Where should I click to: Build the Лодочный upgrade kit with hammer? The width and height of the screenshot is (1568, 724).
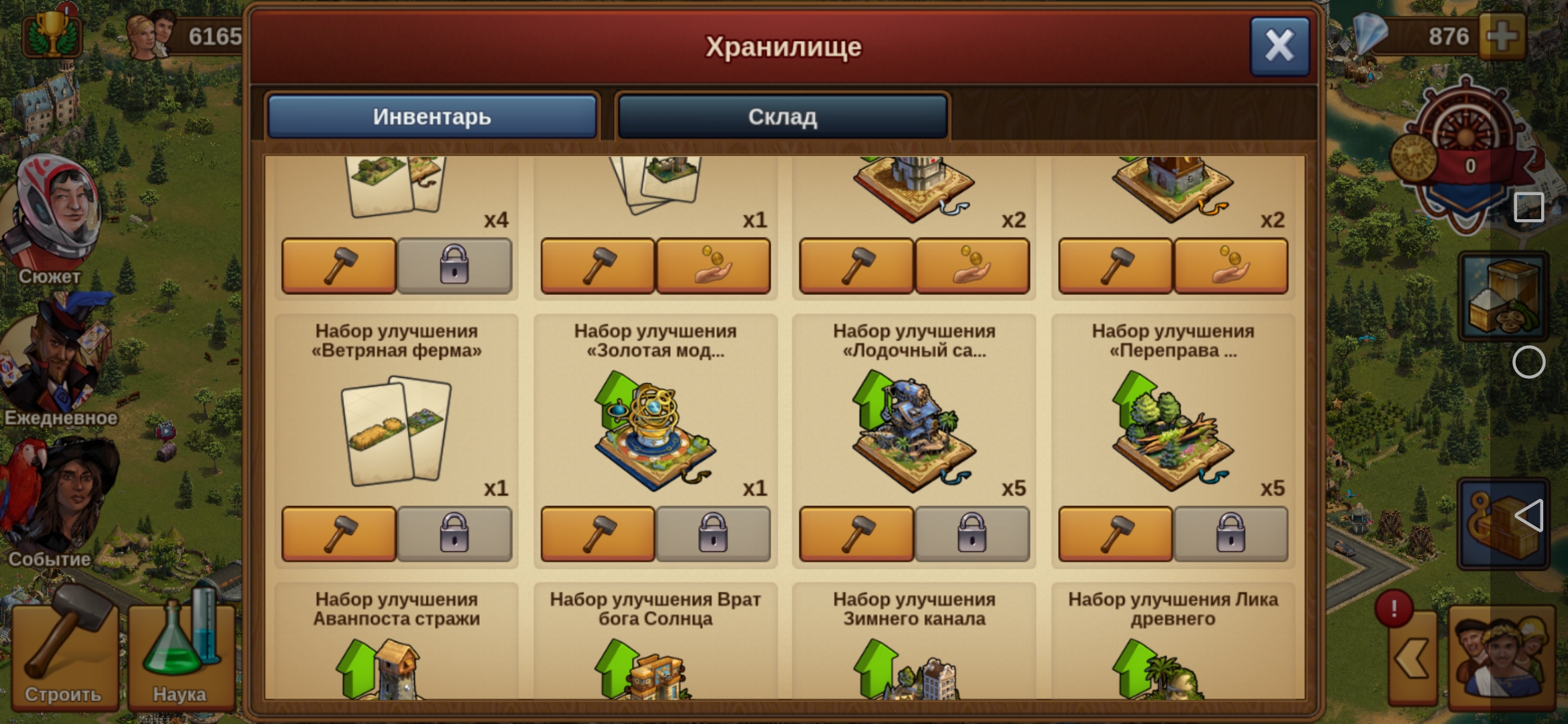pyautogui.click(x=856, y=534)
